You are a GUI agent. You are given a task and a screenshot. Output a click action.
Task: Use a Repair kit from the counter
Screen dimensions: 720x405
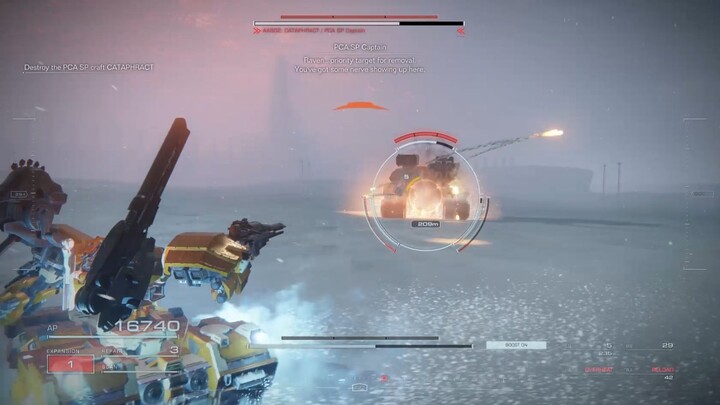click(x=142, y=351)
